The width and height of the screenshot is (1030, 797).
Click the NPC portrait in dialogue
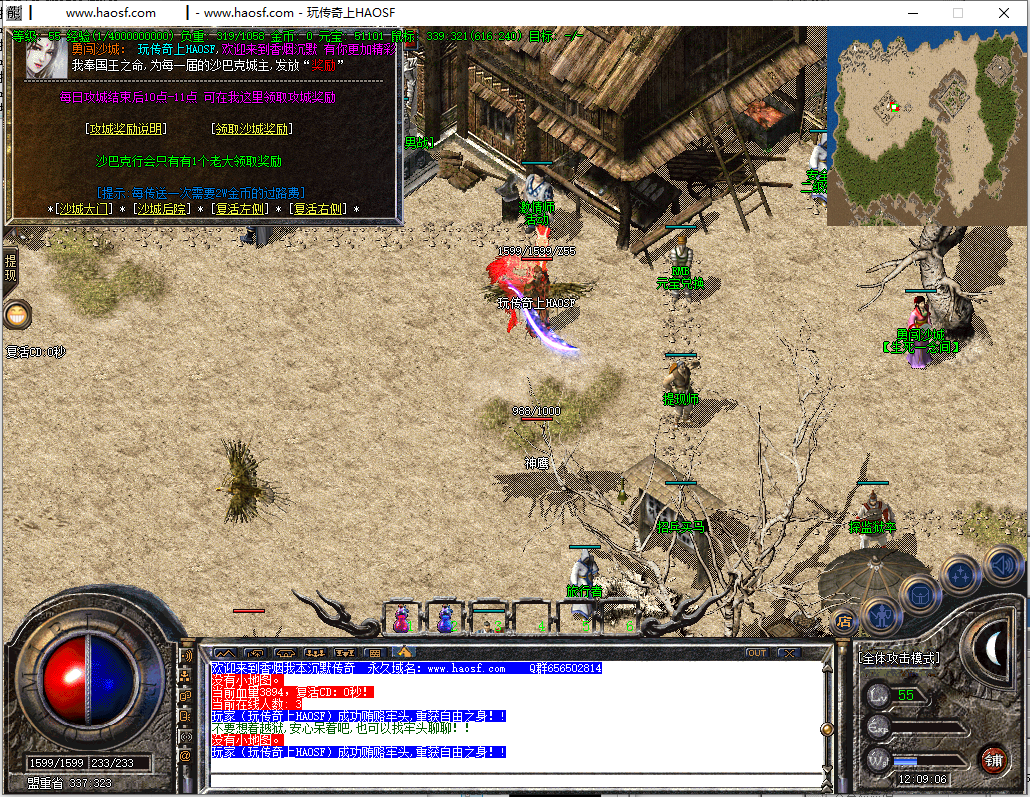pyautogui.click(x=46, y=58)
